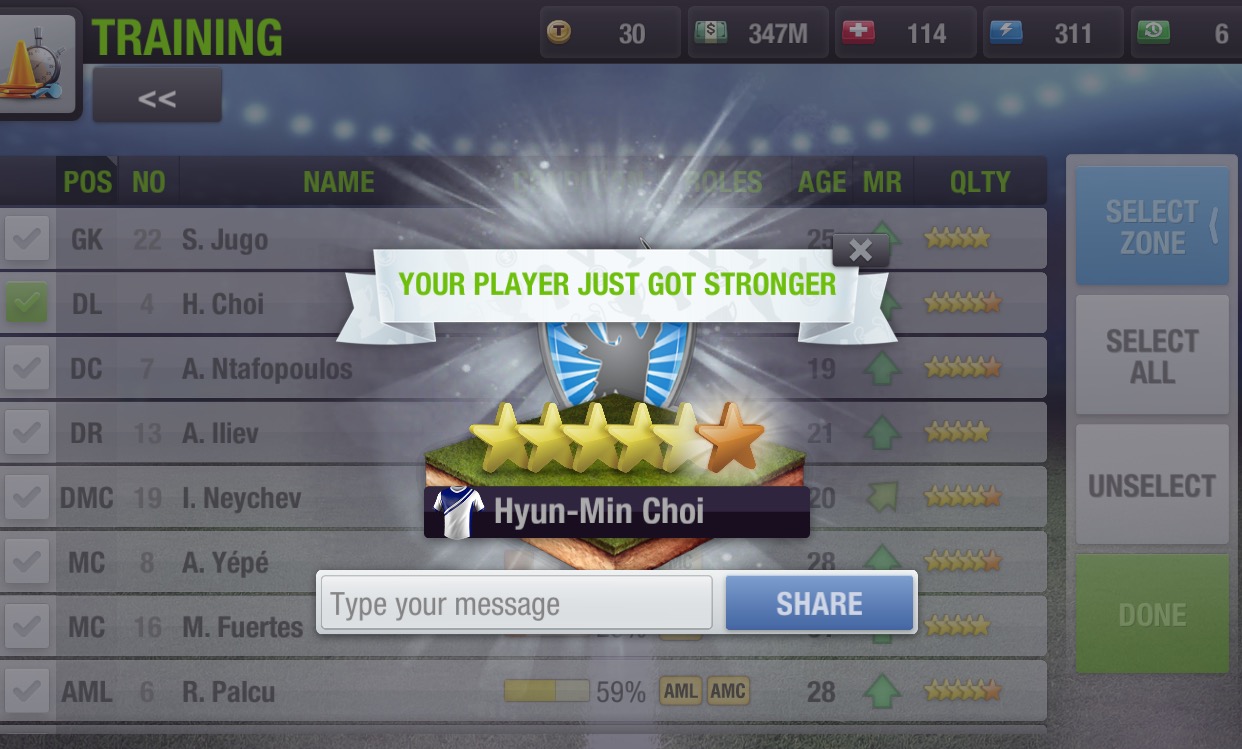Tick the checkbox for S. Jugo
This screenshot has height=749, width=1242.
(27, 240)
